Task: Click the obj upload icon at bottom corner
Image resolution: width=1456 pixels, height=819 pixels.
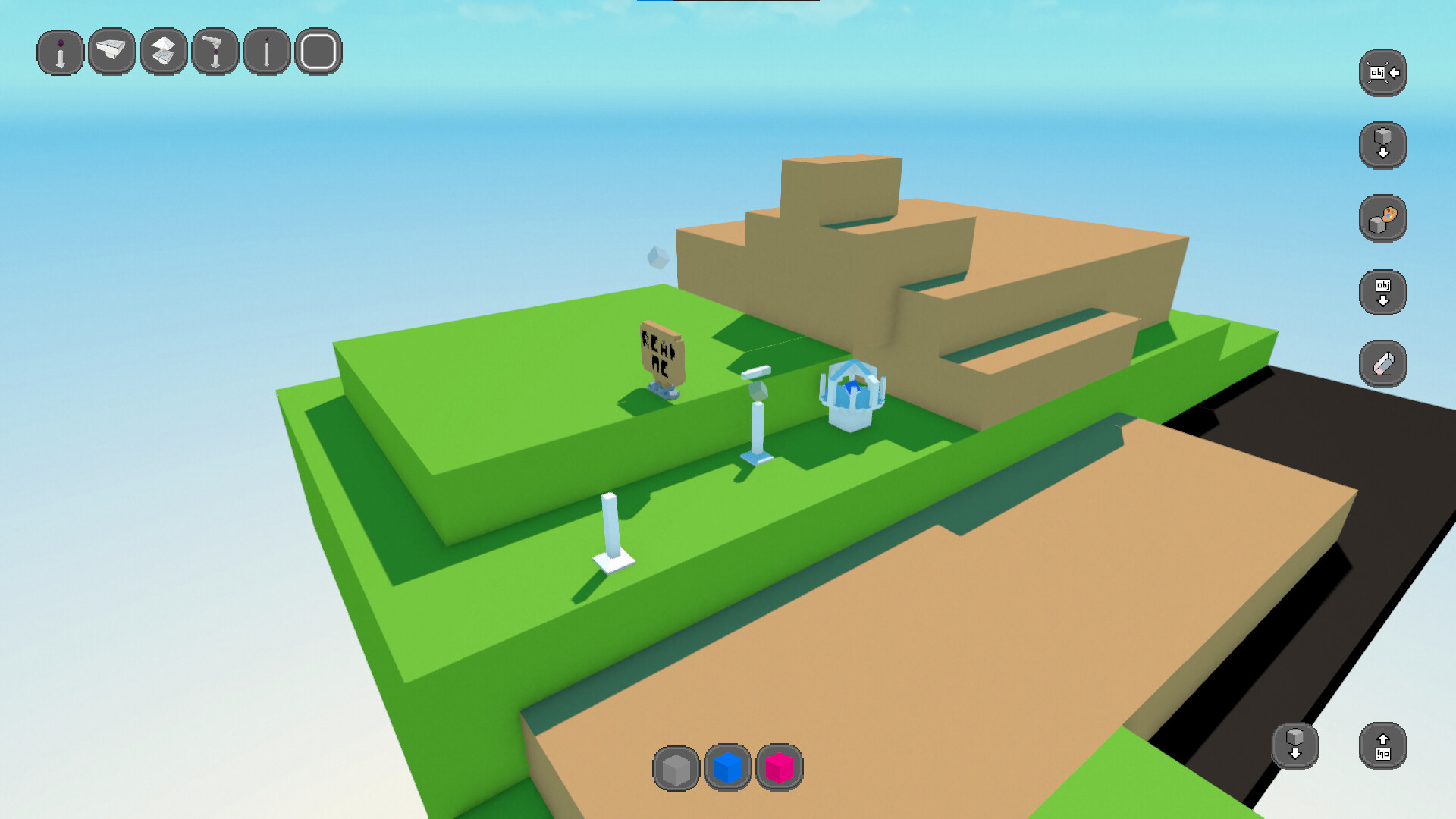Action: (x=1382, y=747)
